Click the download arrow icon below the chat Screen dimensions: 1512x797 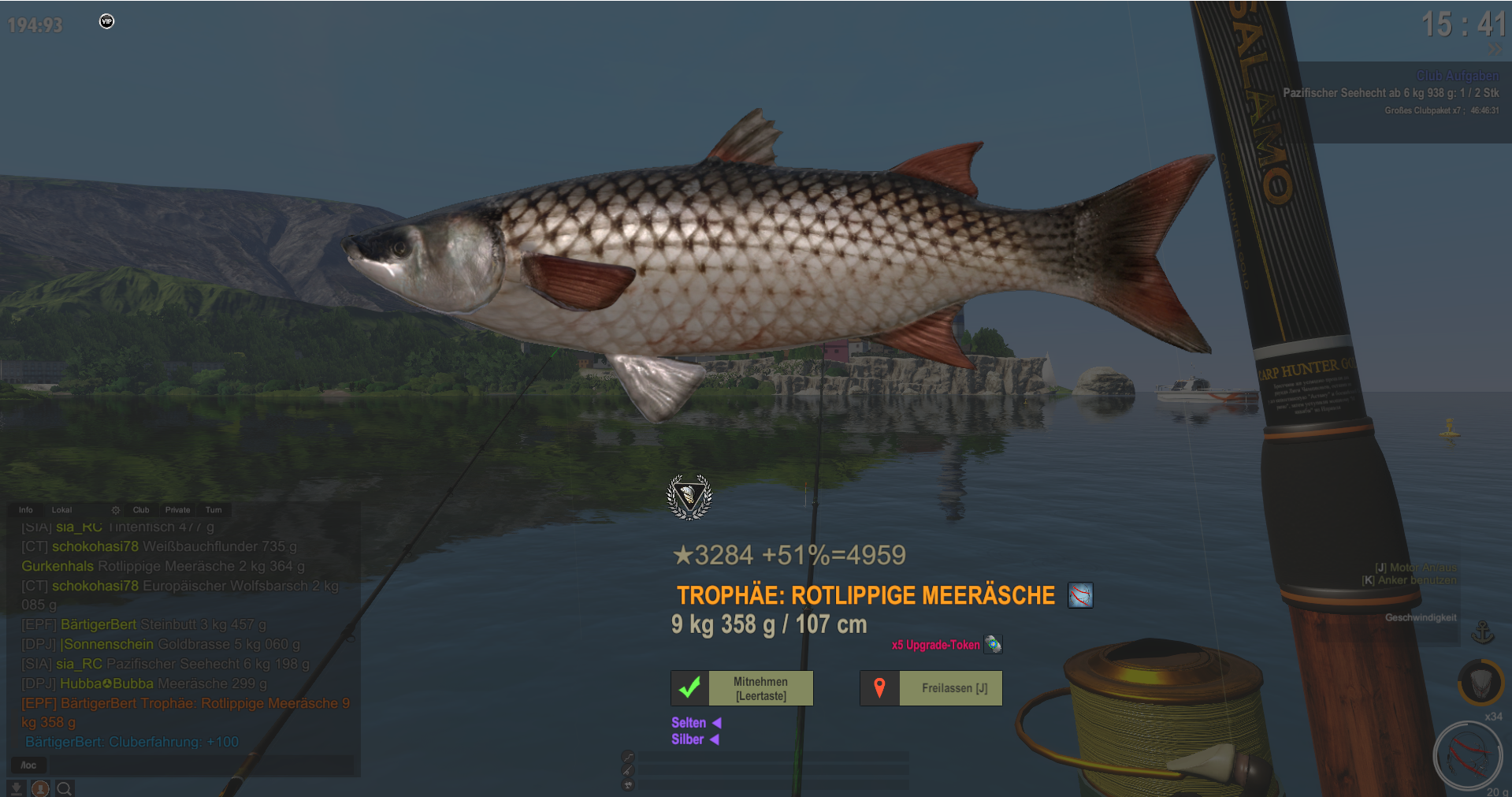[16, 788]
